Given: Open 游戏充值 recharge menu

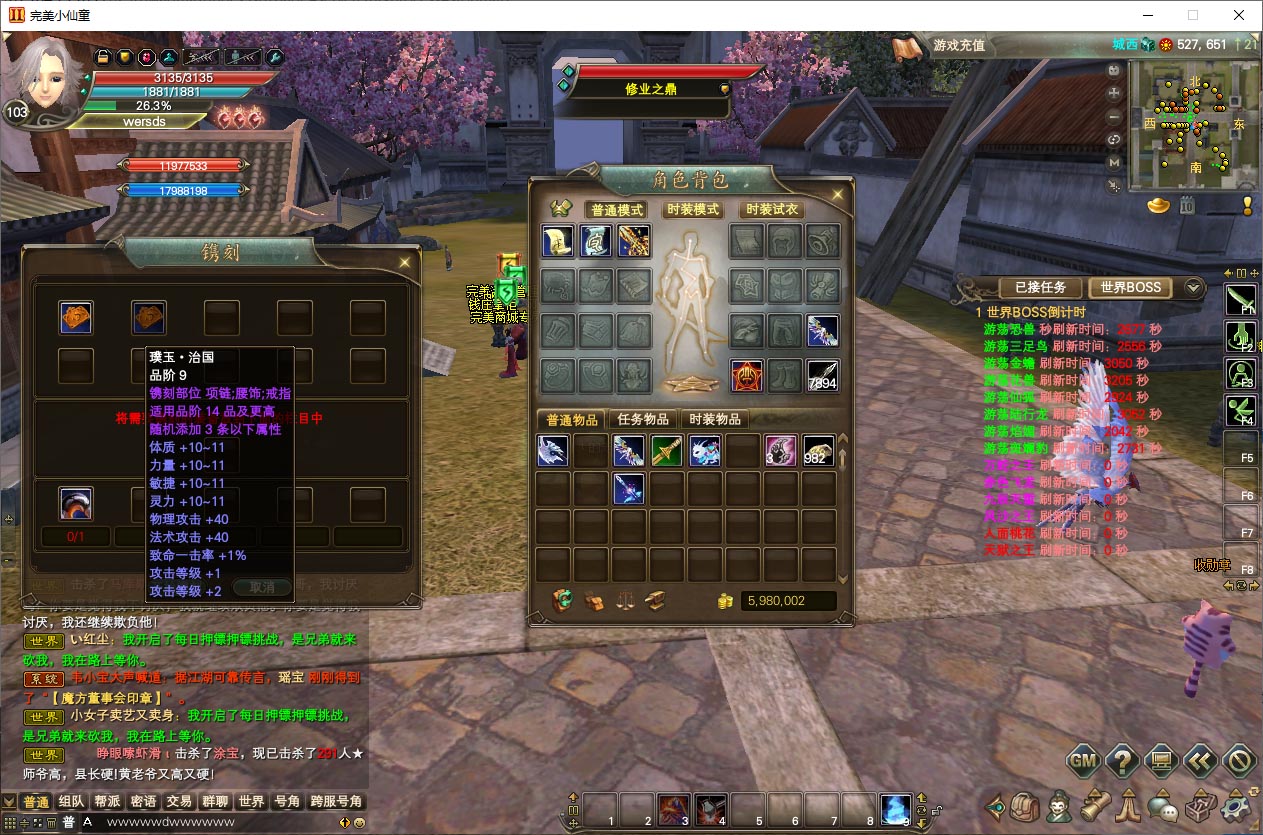Looking at the screenshot, I should [958, 45].
